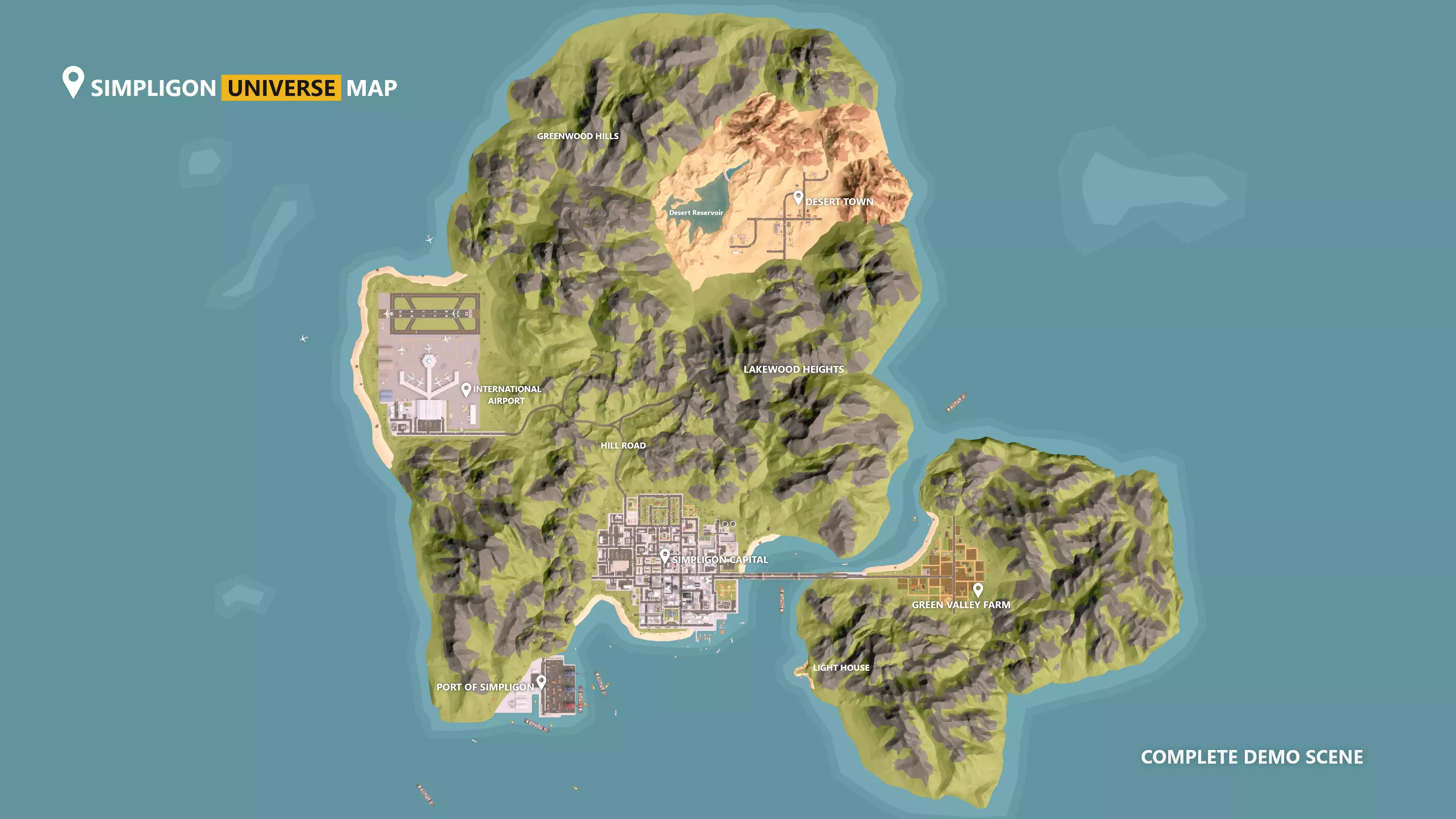Choose the Hill Road label

pos(623,446)
